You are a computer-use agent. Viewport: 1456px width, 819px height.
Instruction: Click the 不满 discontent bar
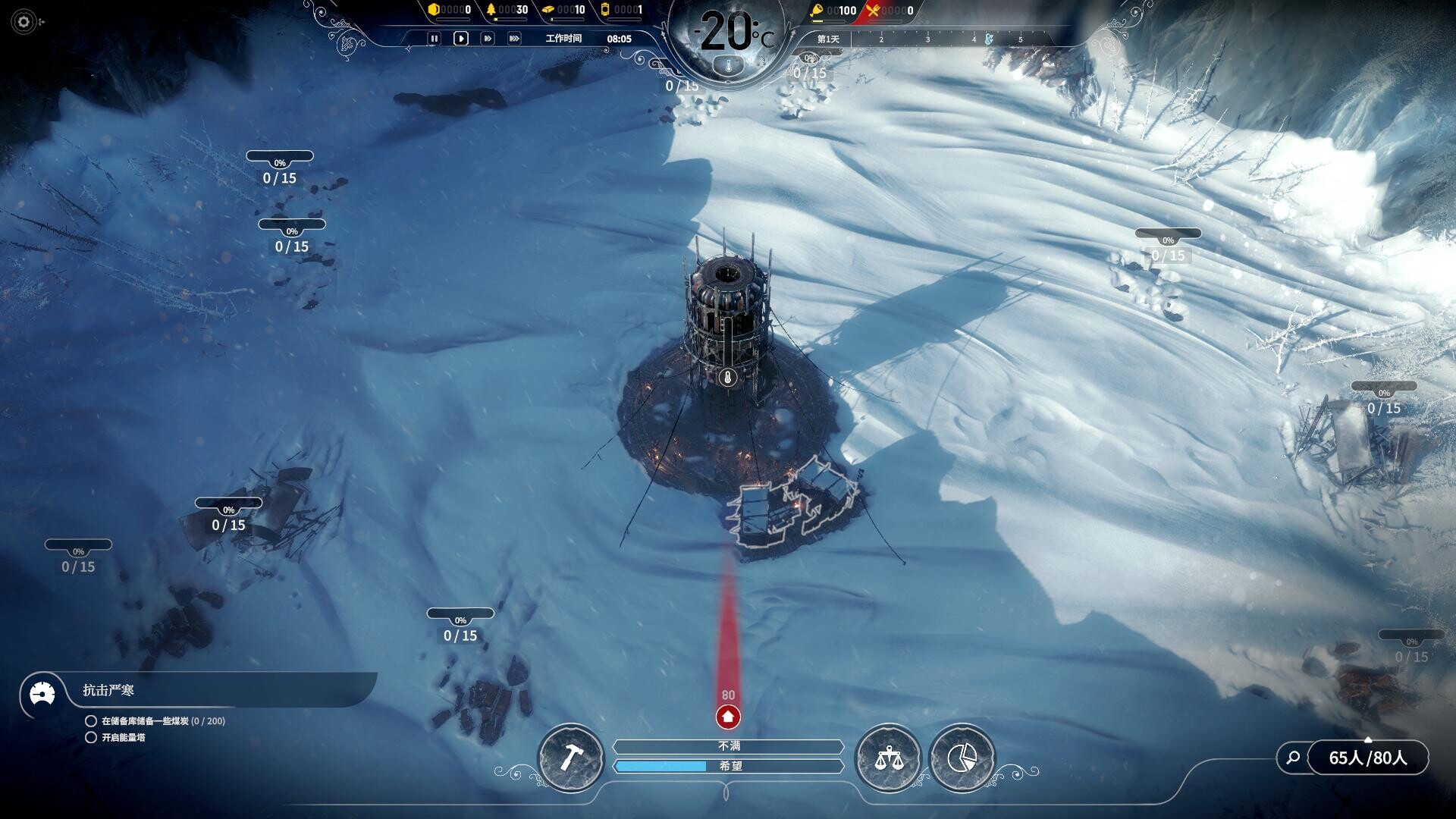coord(728,747)
